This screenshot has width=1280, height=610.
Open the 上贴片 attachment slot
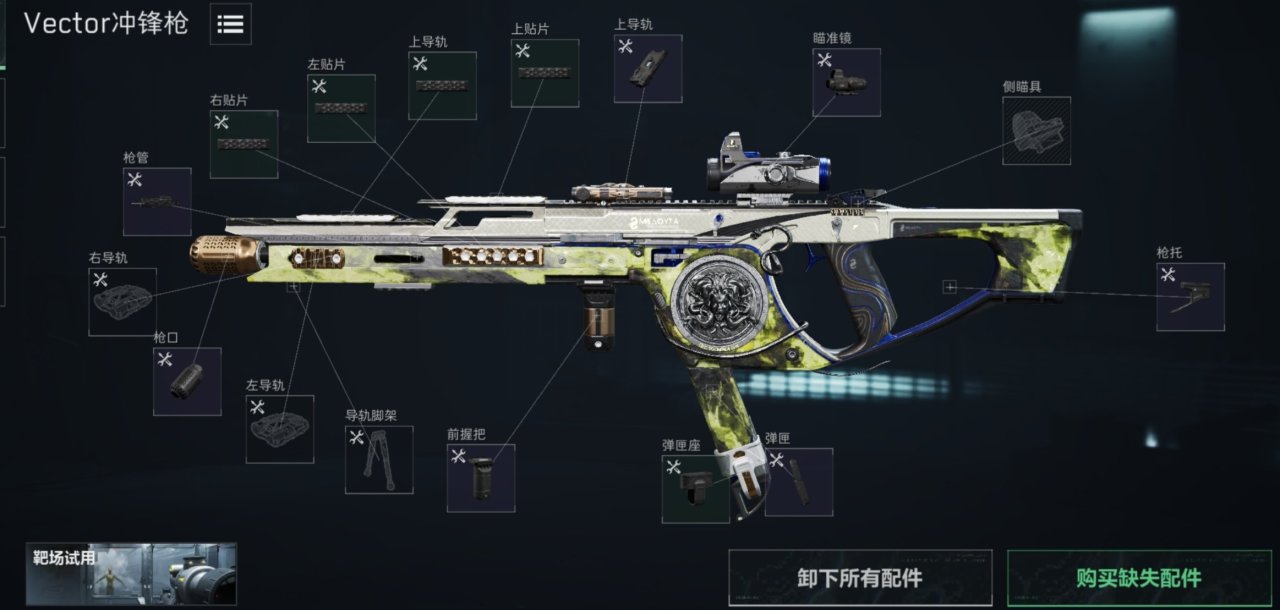click(545, 73)
